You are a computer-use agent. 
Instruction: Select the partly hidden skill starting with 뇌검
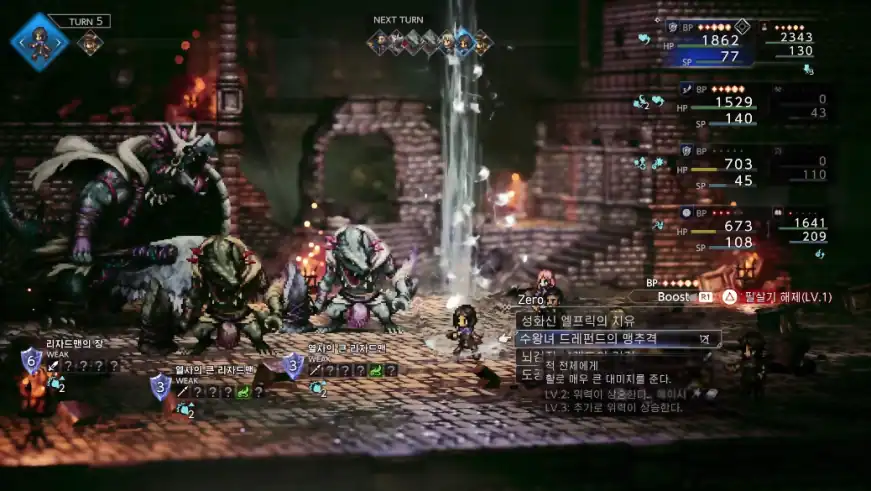coord(530,356)
